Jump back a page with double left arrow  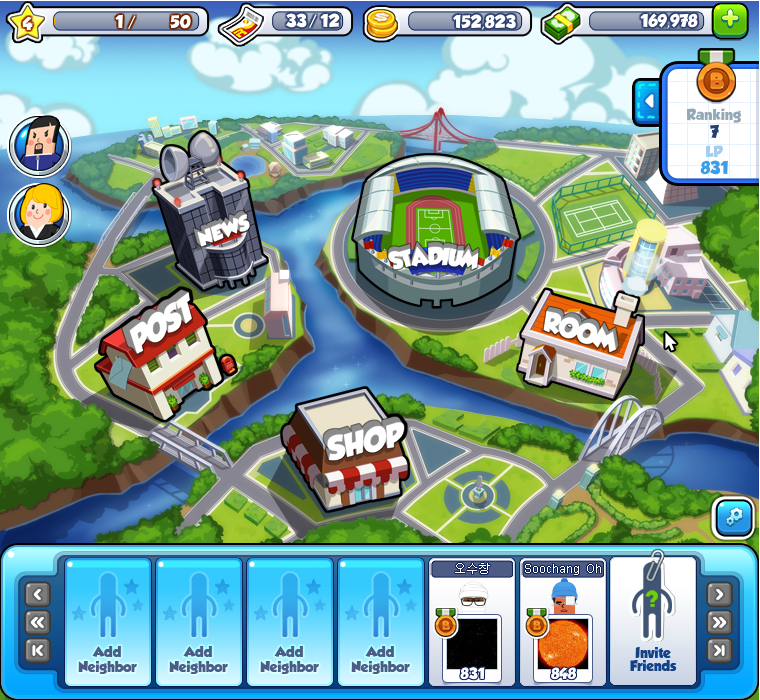point(37,622)
